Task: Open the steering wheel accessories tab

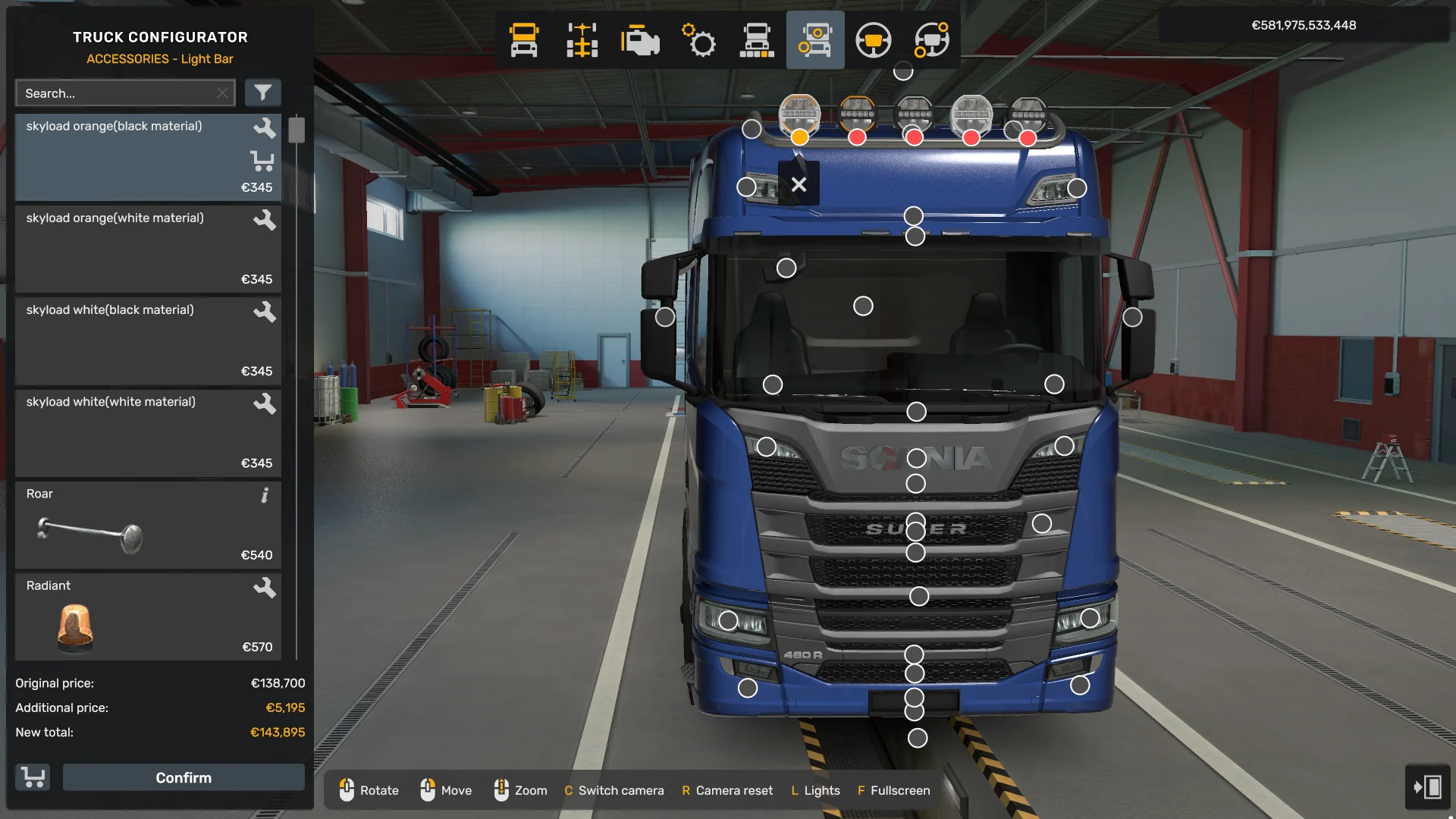Action: pyautogui.click(x=931, y=40)
